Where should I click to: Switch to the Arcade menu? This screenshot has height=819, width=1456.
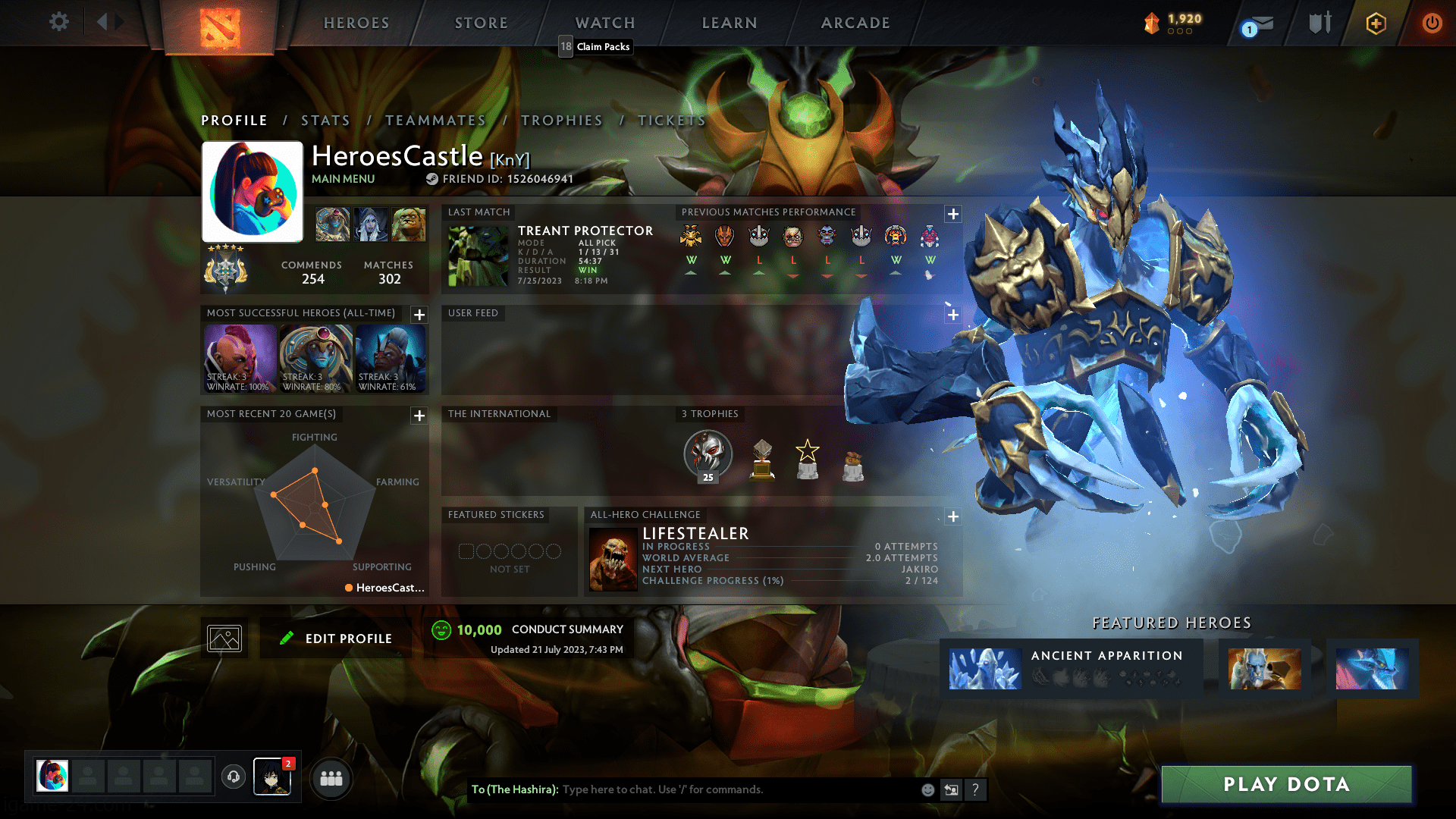pos(855,23)
